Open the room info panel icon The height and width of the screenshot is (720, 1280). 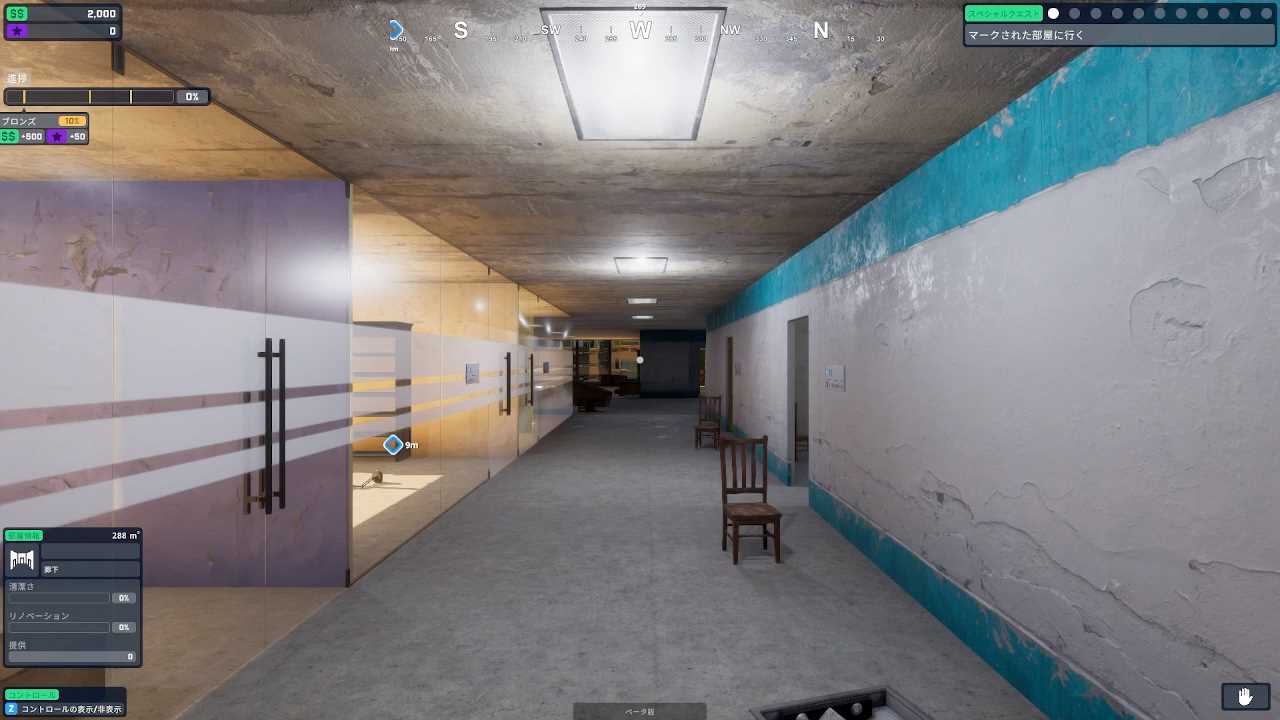pyautogui.click(x=22, y=559)
